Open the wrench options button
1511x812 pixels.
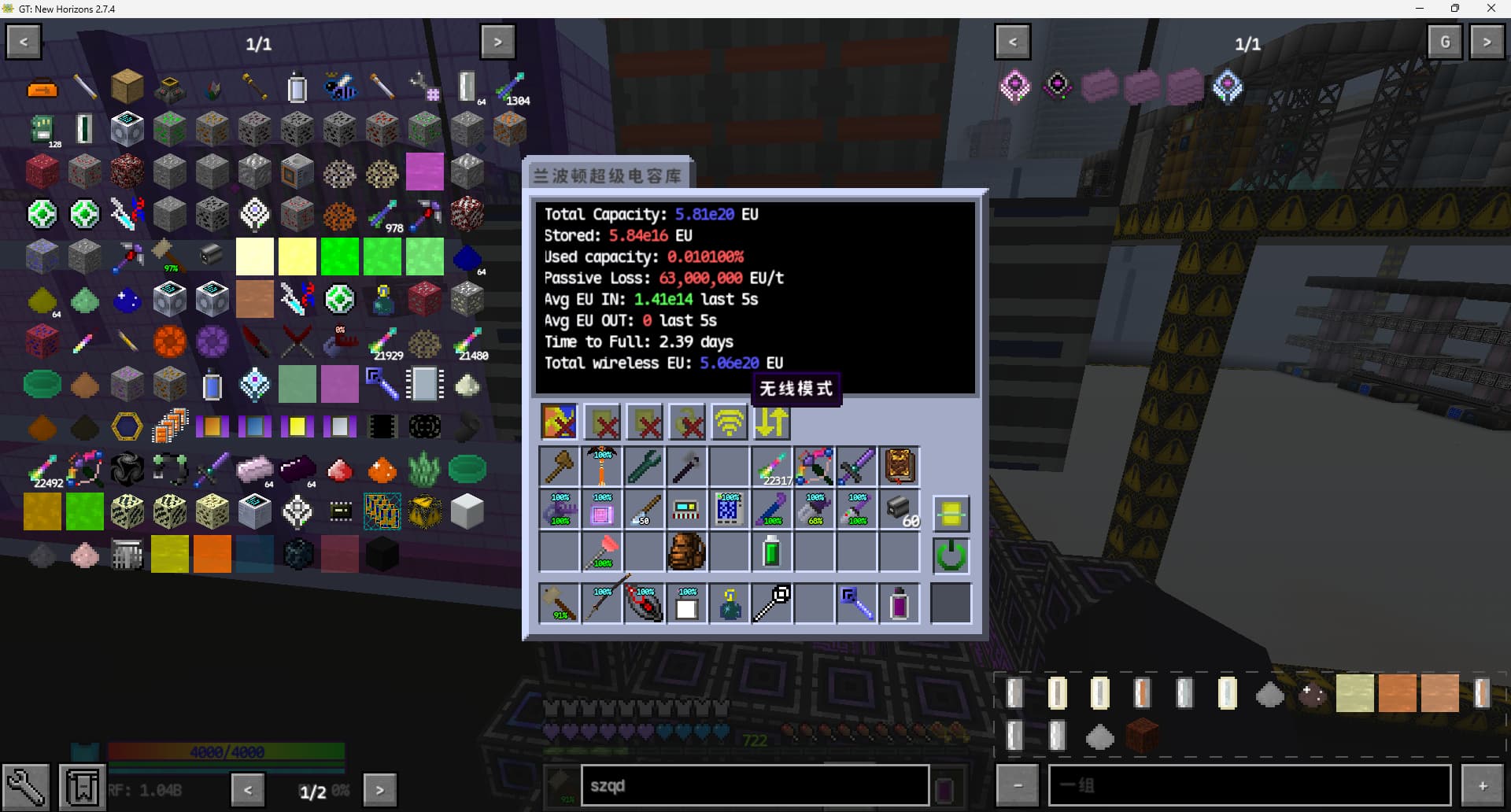(25, 786)
